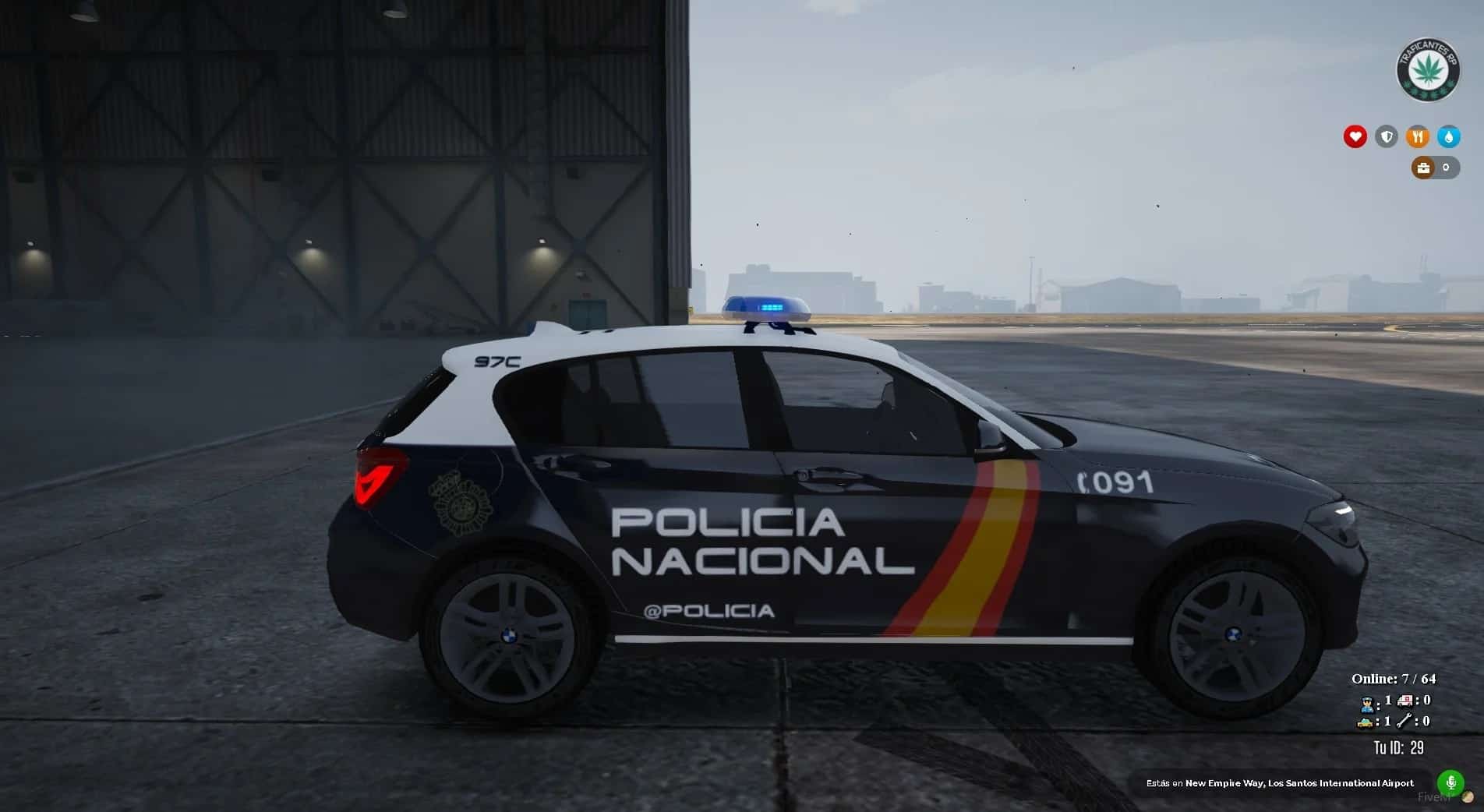The width and height of the screenshot is (1484, 812).
Task: Open the brown briefcase job icon
Action: tap(1424, 168)
